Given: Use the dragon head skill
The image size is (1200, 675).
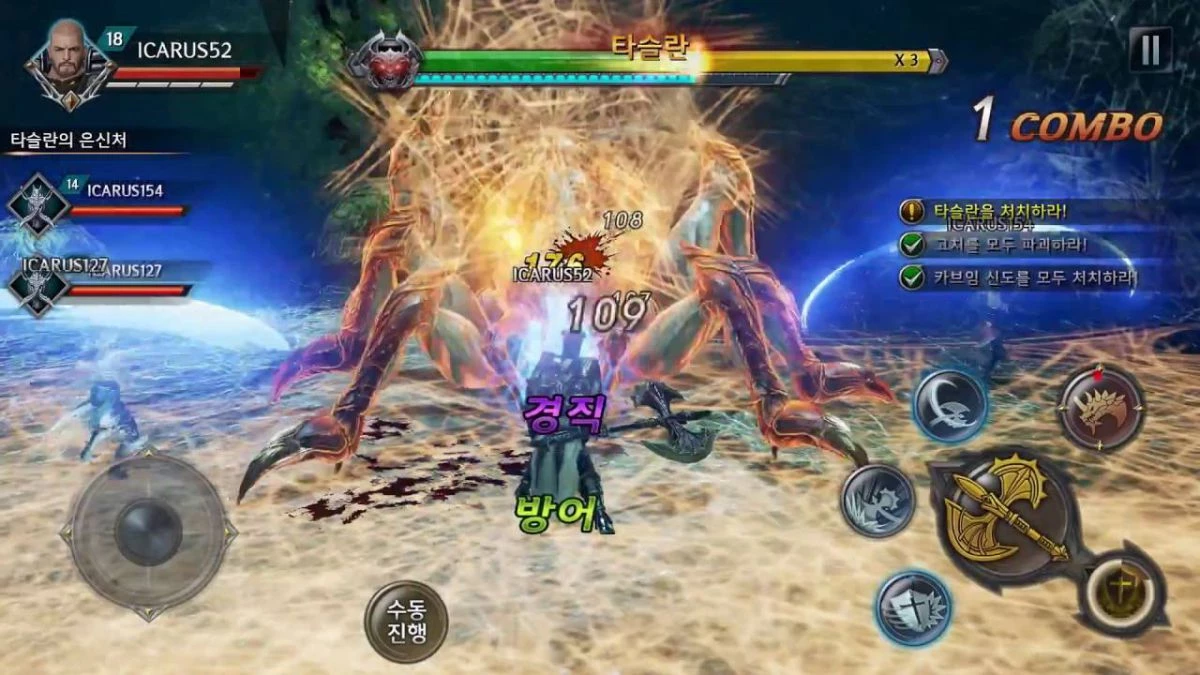Looking at the screenshot, I should (x=1102, y=408).
